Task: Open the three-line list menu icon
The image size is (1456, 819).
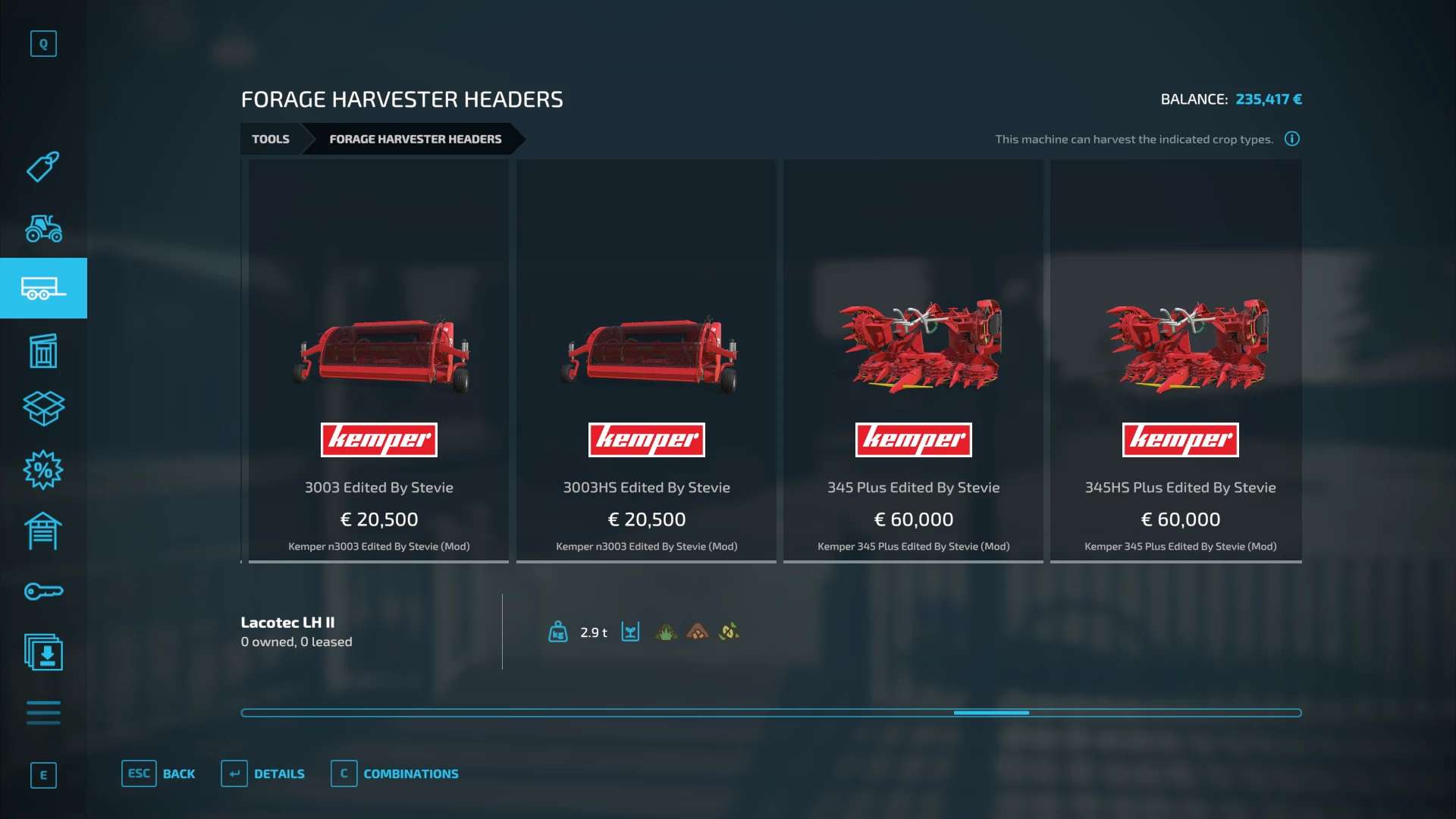Action: (43, 713)
